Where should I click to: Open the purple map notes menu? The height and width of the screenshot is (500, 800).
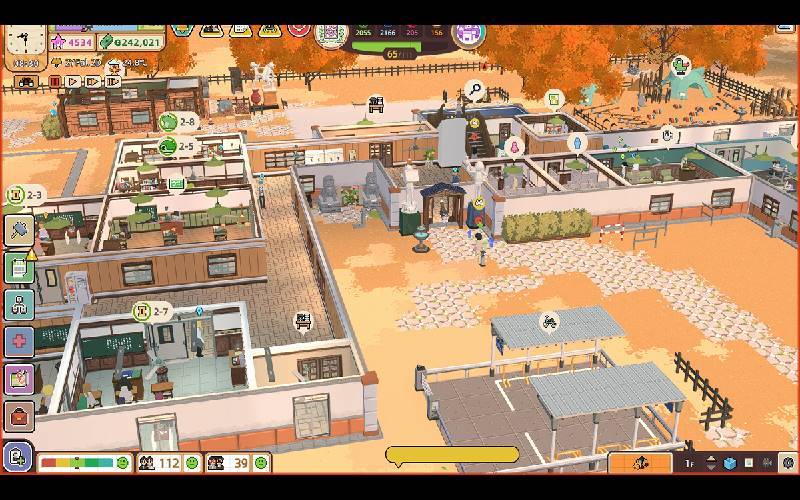(x=18, y=378)
